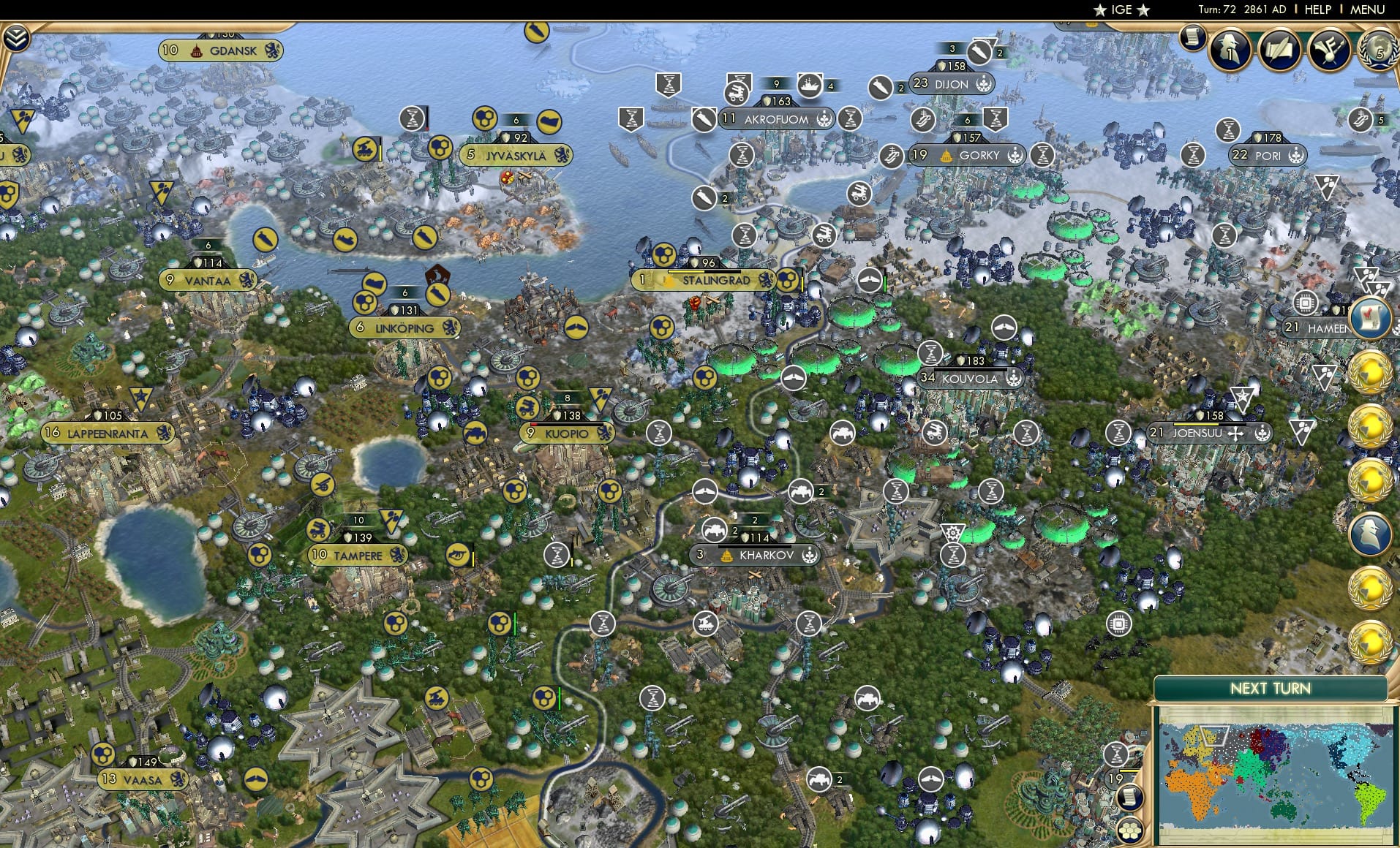Open the culture overview icon

click(1332, 48)
